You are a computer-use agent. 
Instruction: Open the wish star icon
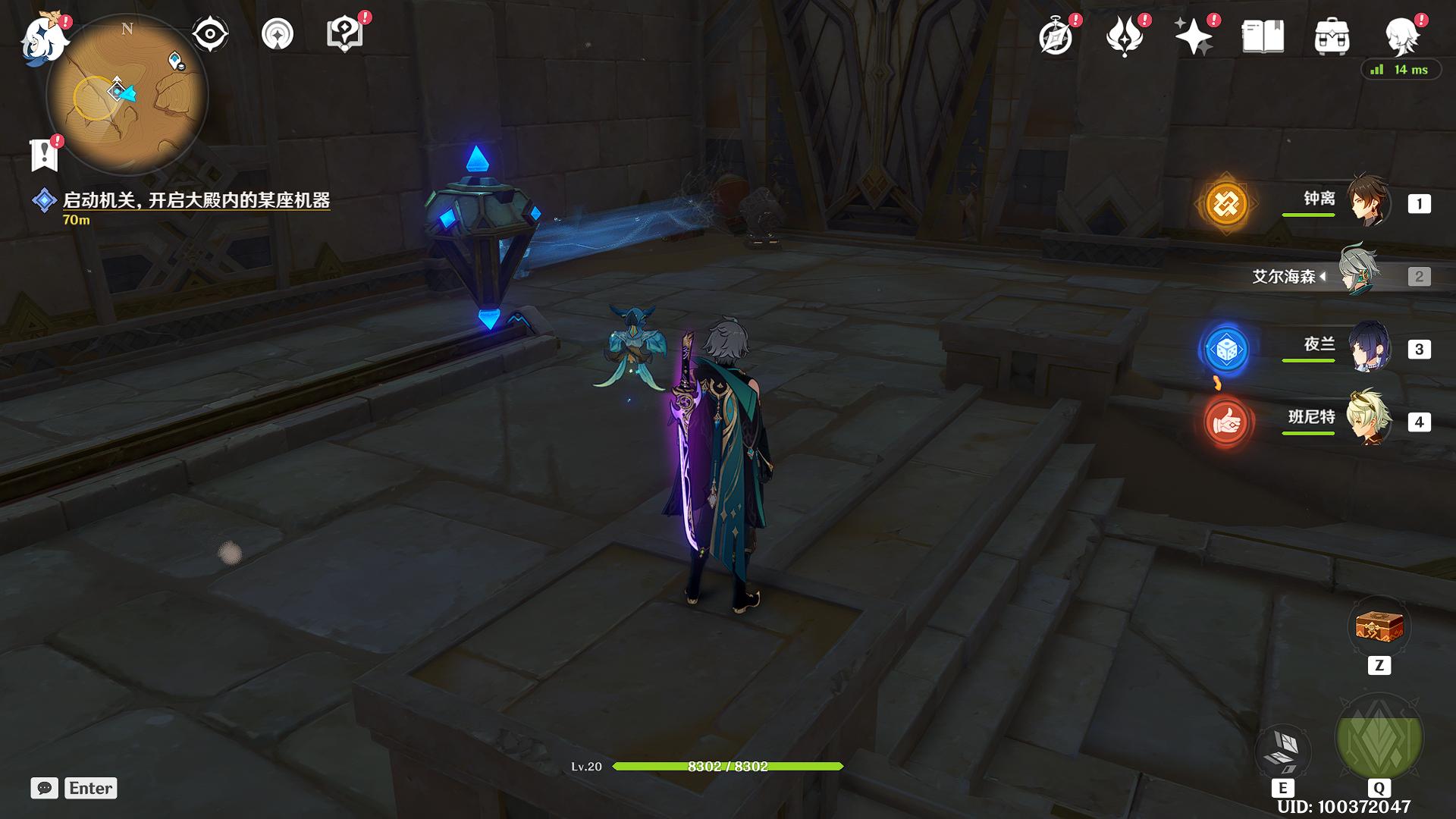1193,36
